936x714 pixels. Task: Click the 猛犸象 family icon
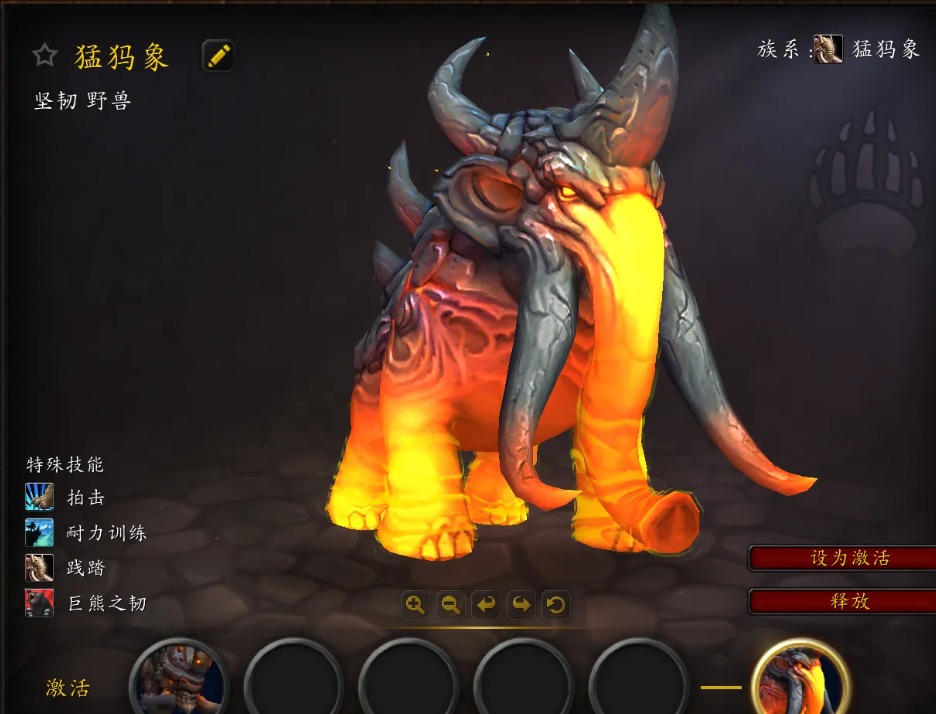click(828, 49)
